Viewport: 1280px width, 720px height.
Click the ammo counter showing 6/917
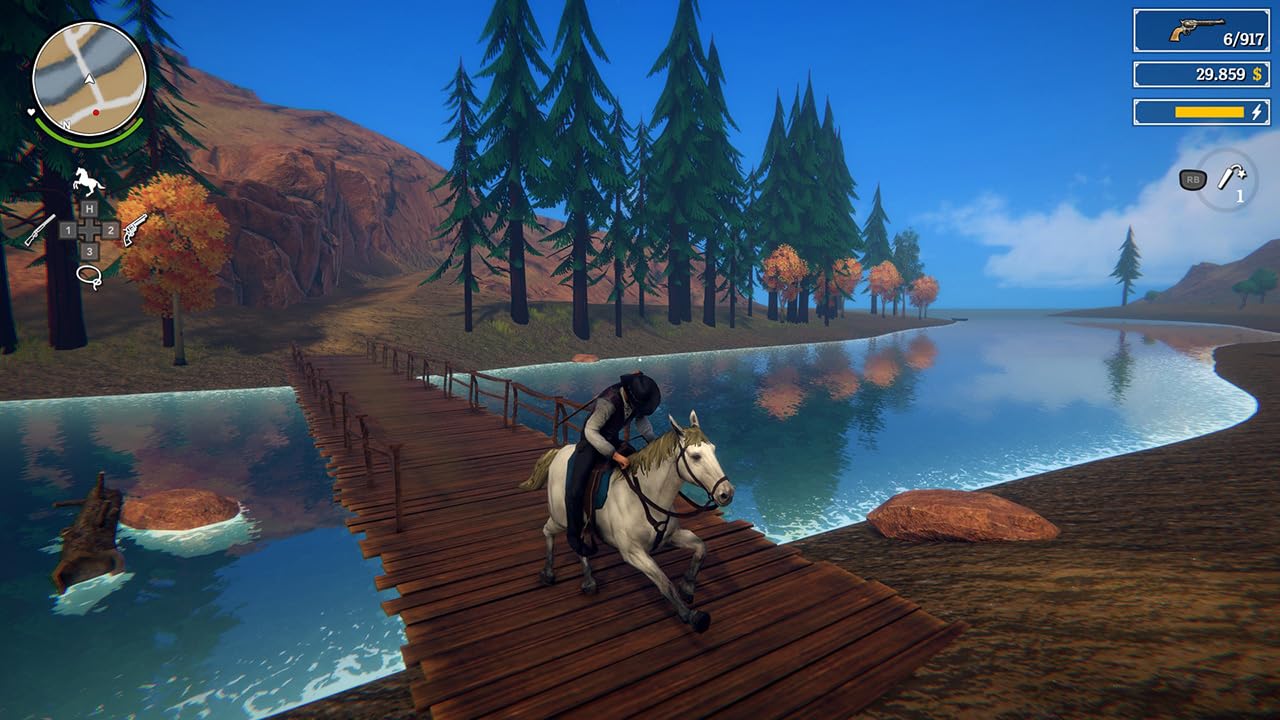click(x=1245, y=38)
